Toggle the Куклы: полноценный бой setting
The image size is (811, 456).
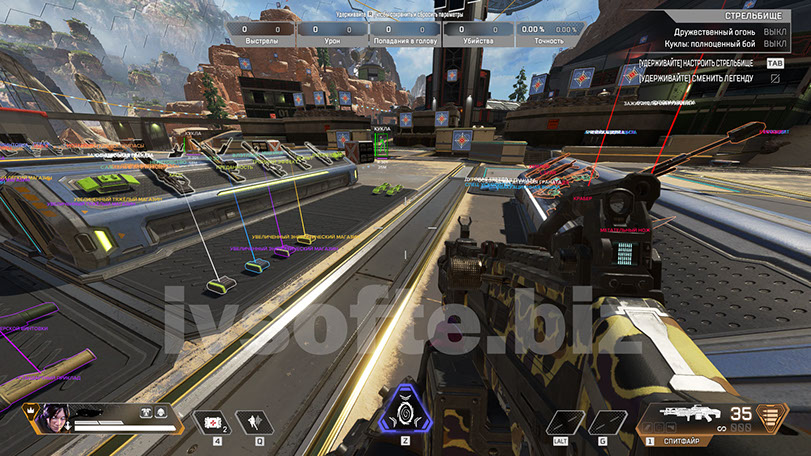(719, 45)
